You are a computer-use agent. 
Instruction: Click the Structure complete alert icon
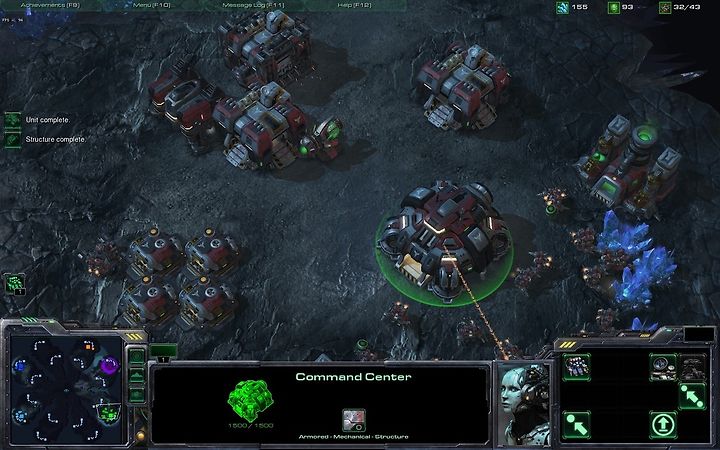pos(13,140)
